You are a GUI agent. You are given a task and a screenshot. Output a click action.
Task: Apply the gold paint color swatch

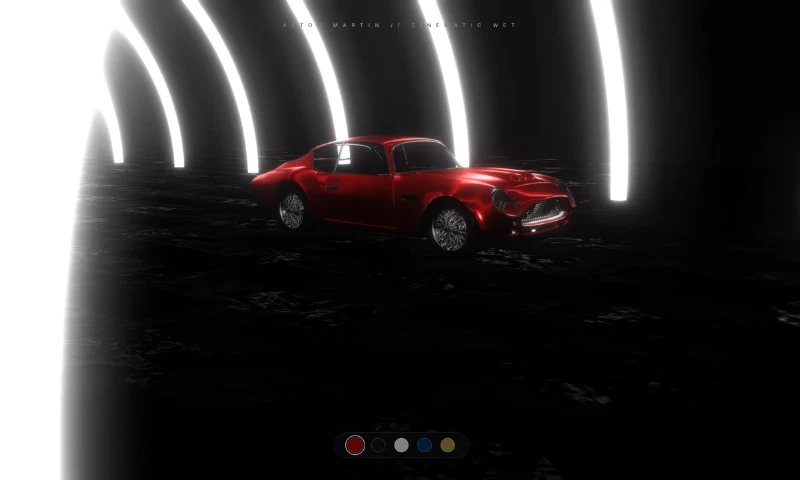(x=448, y=445)
